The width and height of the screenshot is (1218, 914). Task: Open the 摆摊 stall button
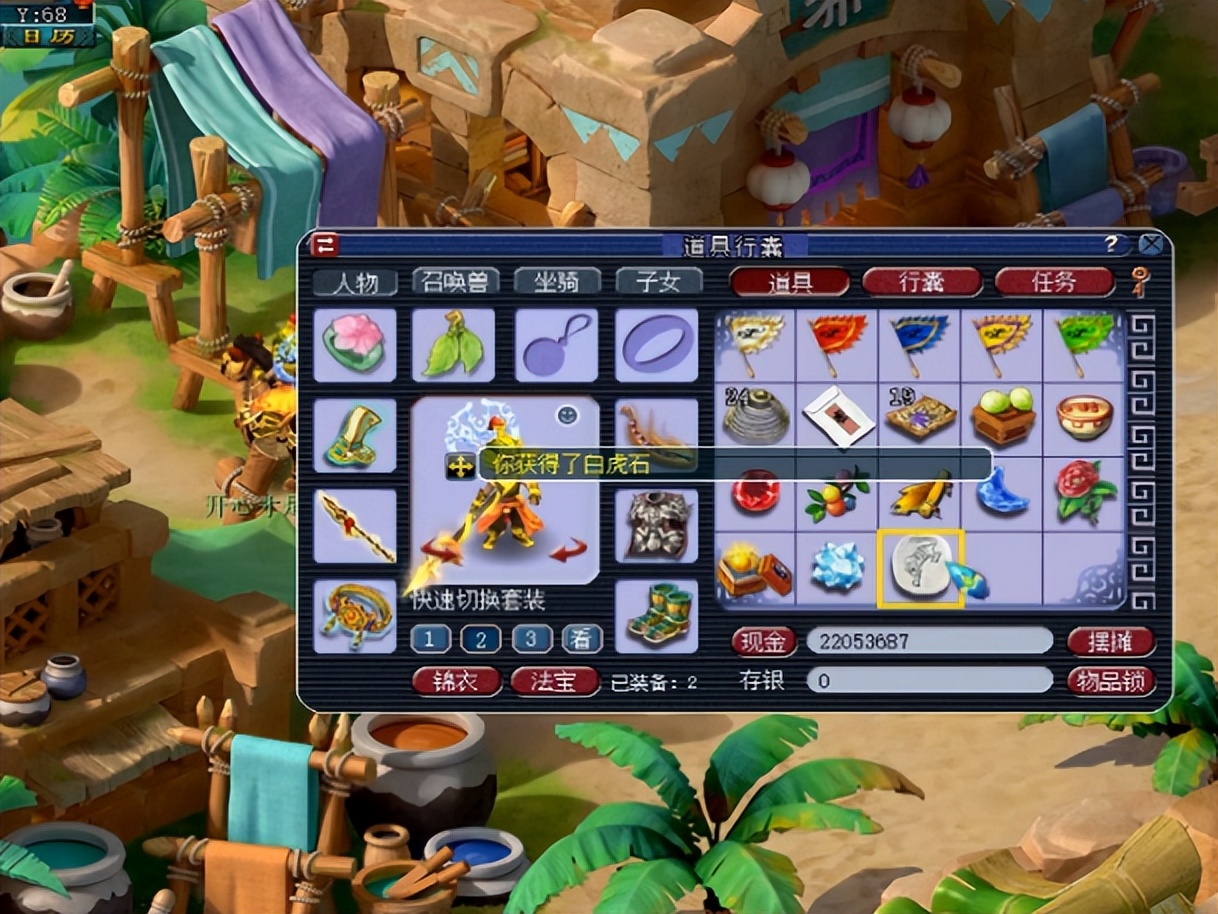point(1110,641)
